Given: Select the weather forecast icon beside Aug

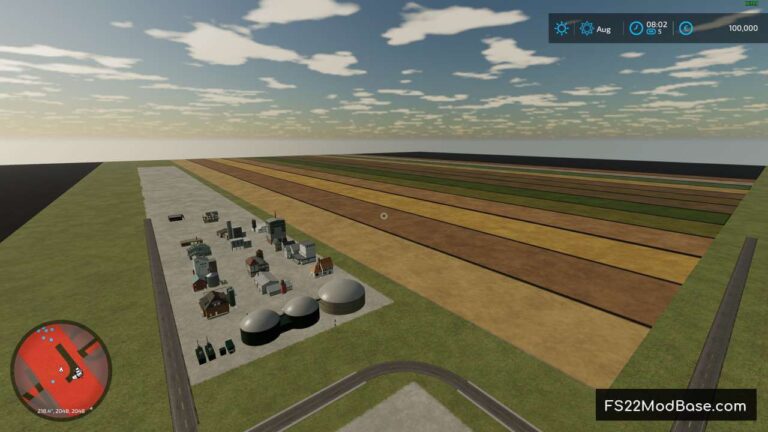Looking at the screenshot, I should click(586, 29).
